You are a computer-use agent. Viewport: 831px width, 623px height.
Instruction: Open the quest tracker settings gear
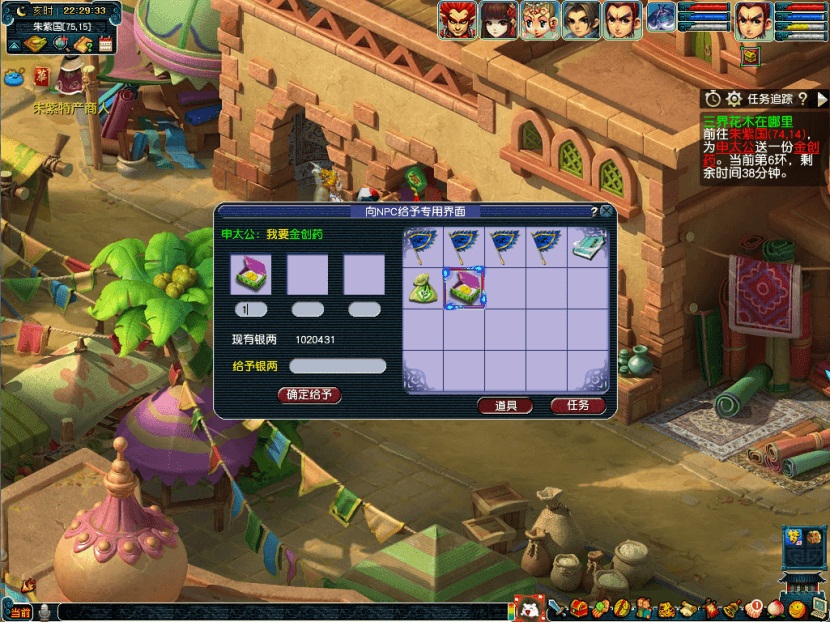tap(734, 98)
